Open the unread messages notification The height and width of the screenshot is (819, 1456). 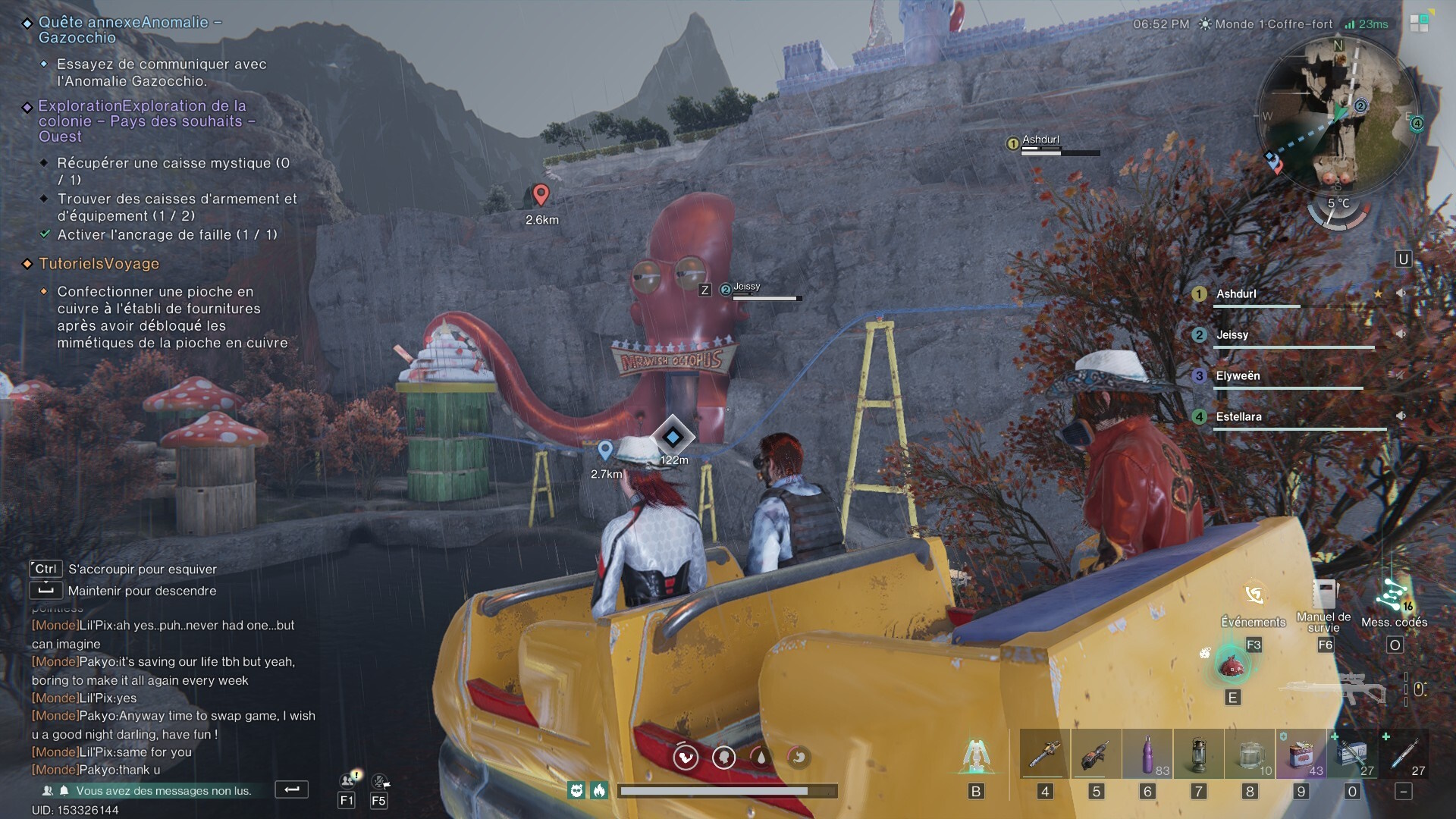tap(163, 790)
